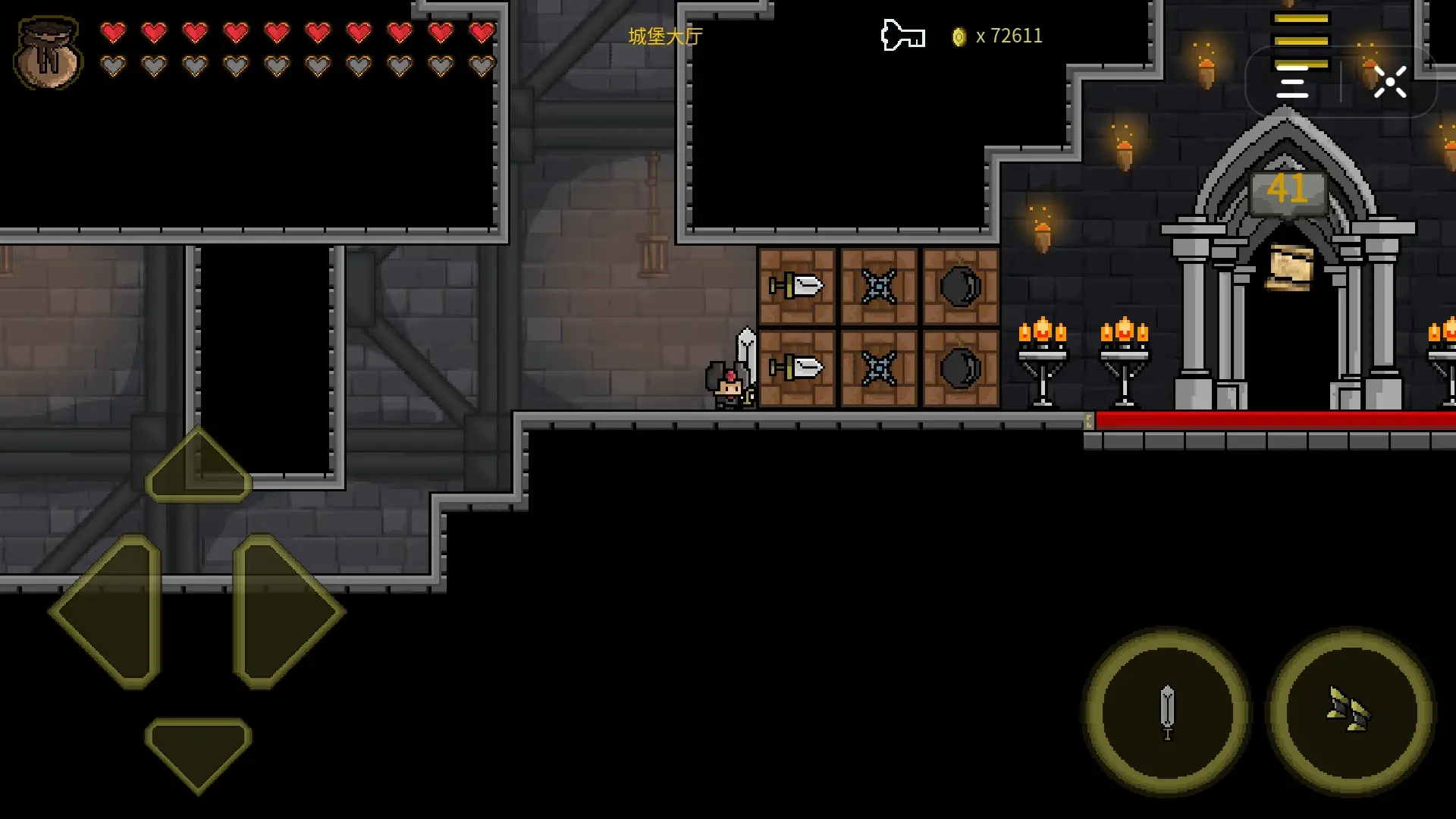Screen dimensions: 1456x819
Task: Open the overlay hamburger menu
Action: 1292,82
